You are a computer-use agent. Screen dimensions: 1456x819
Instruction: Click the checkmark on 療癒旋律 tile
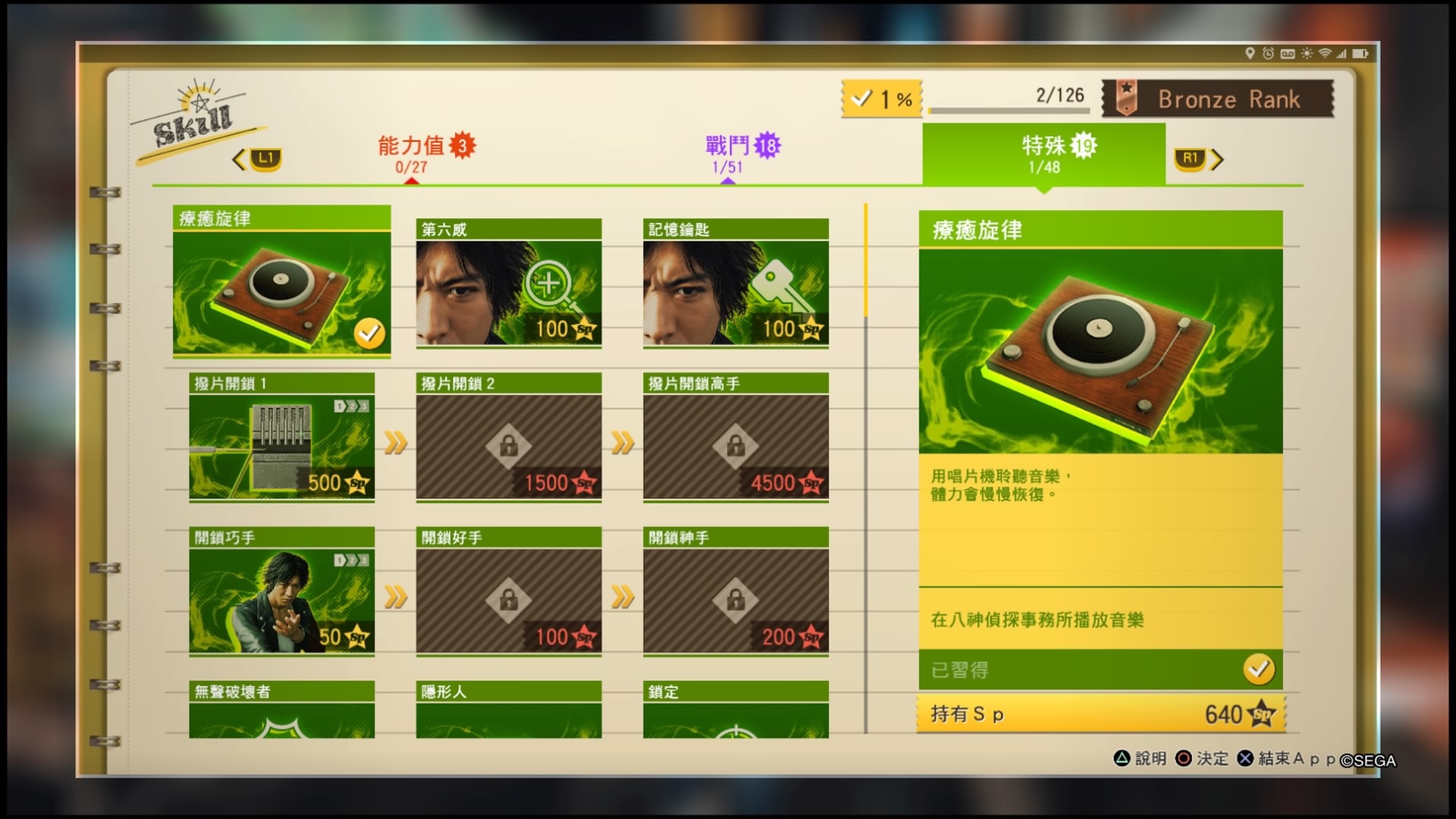pos(369,331)
